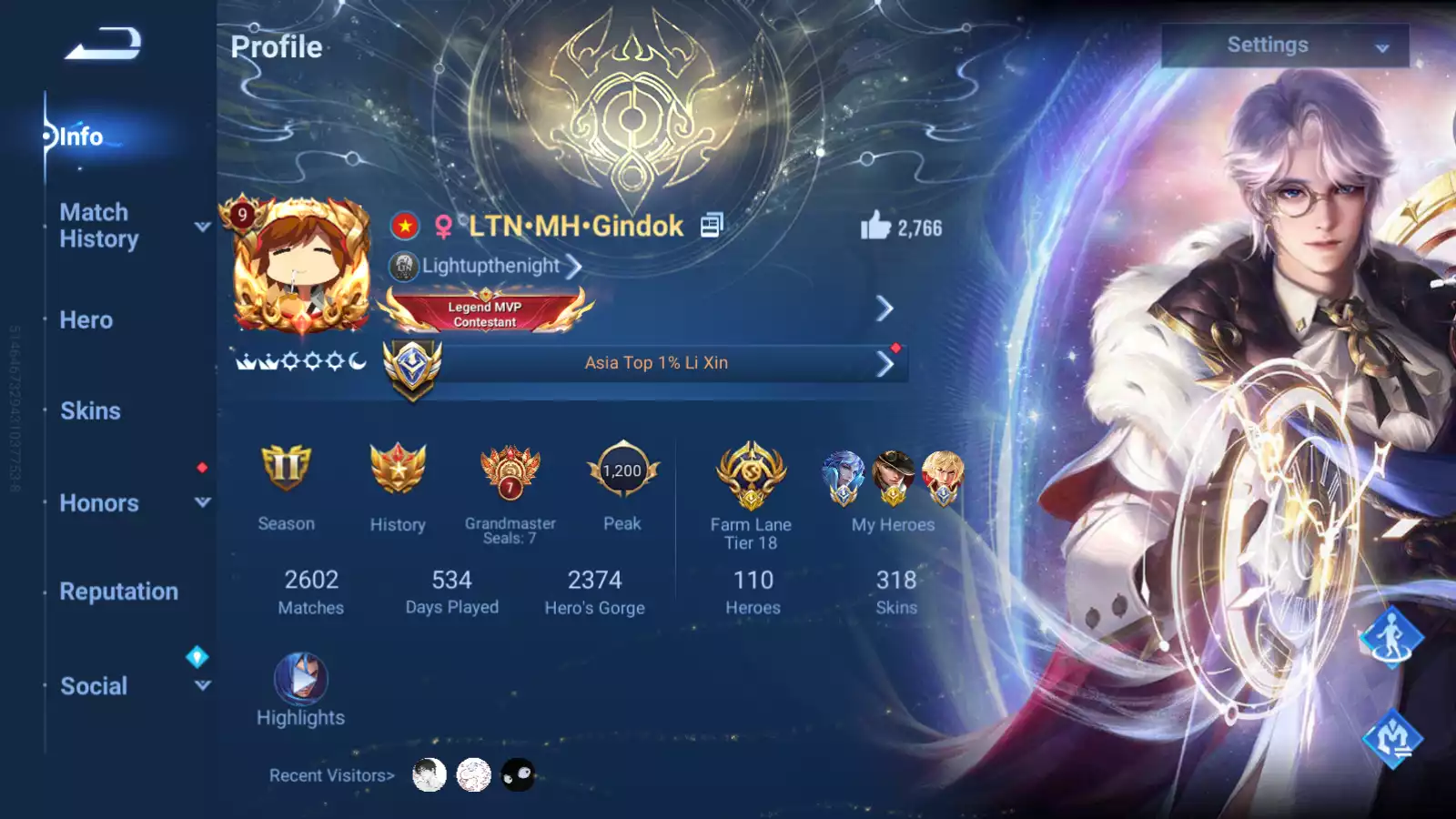Copy the player name LTN•MH•Gindok
The width and height of the screenshot is (1456, 819).
pyautogui.click(x=711, y=225)
